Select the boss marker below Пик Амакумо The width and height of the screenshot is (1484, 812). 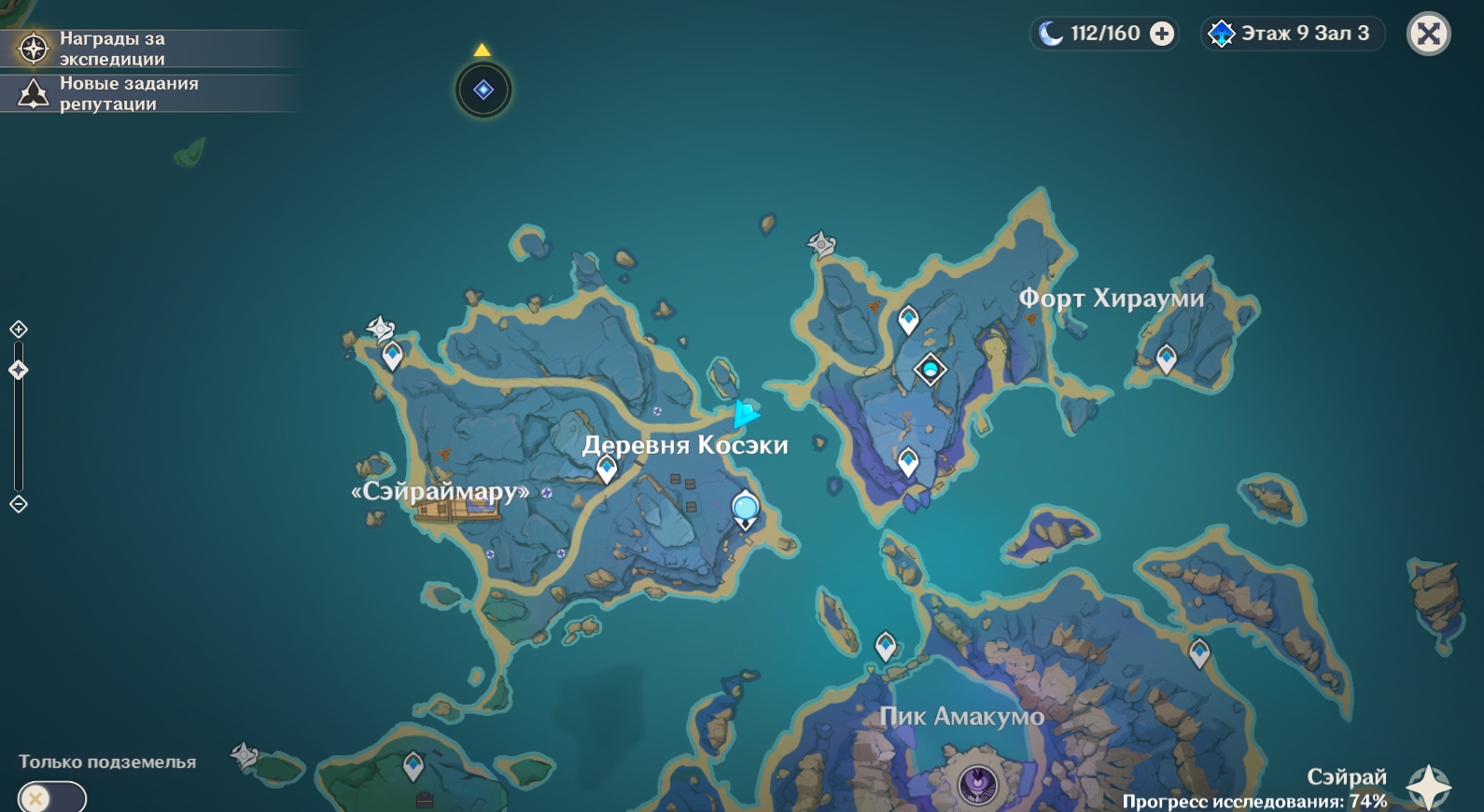[x=978, y=784]
